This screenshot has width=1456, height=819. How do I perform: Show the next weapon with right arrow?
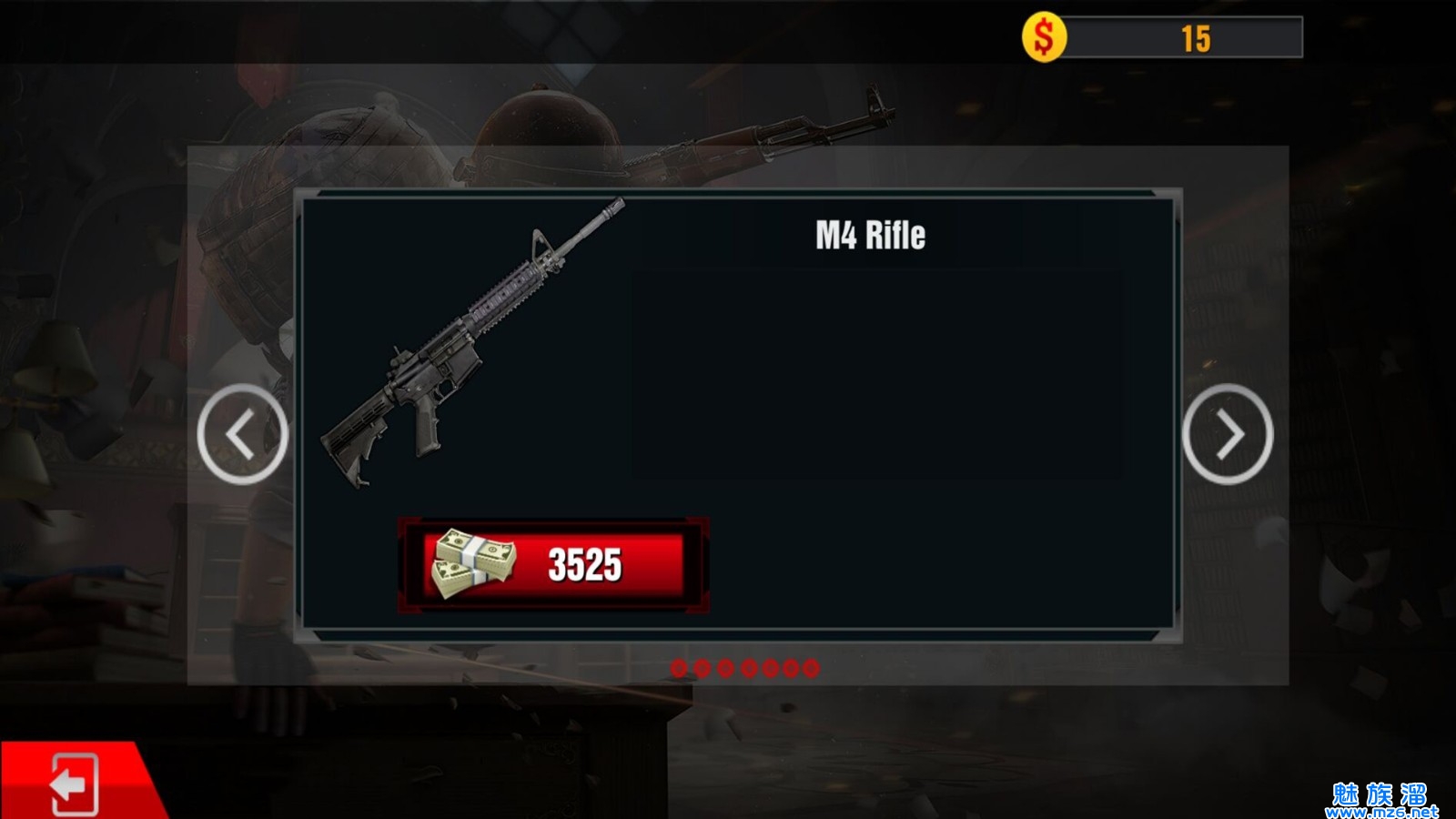point(1228,434)
